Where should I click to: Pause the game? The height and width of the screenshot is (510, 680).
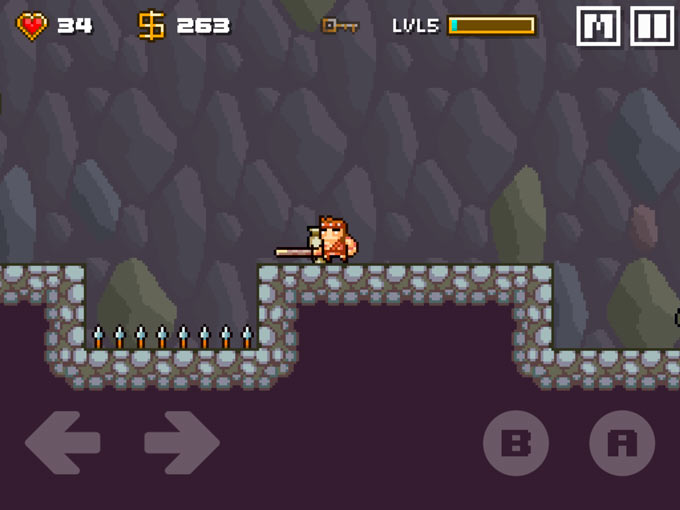[652, 26]
